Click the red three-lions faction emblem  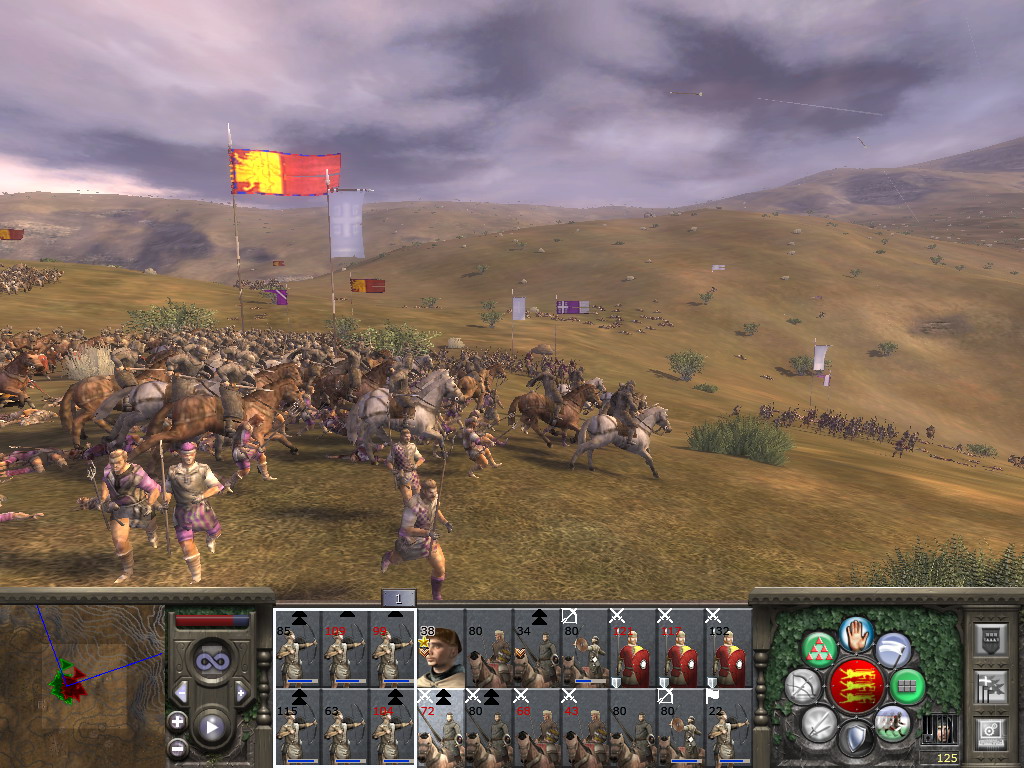(x=856, y=686)
